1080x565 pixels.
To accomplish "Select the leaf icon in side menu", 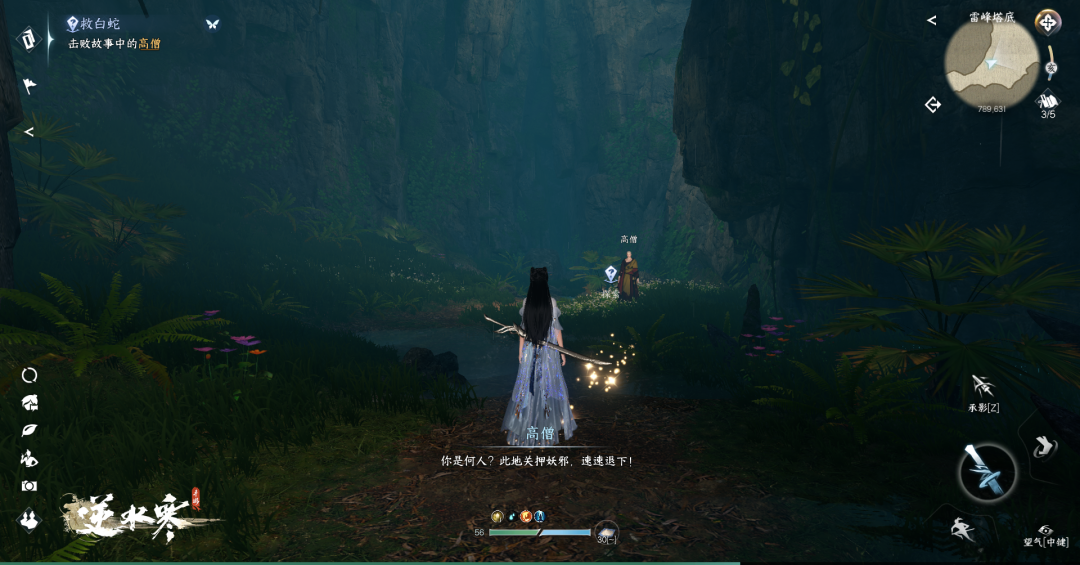I will click(29, 430).
